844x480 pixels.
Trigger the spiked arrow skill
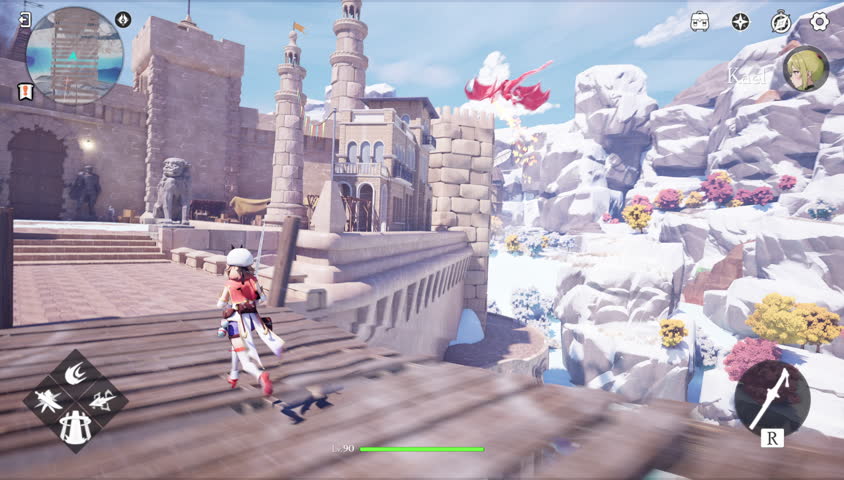coord(102,402)
